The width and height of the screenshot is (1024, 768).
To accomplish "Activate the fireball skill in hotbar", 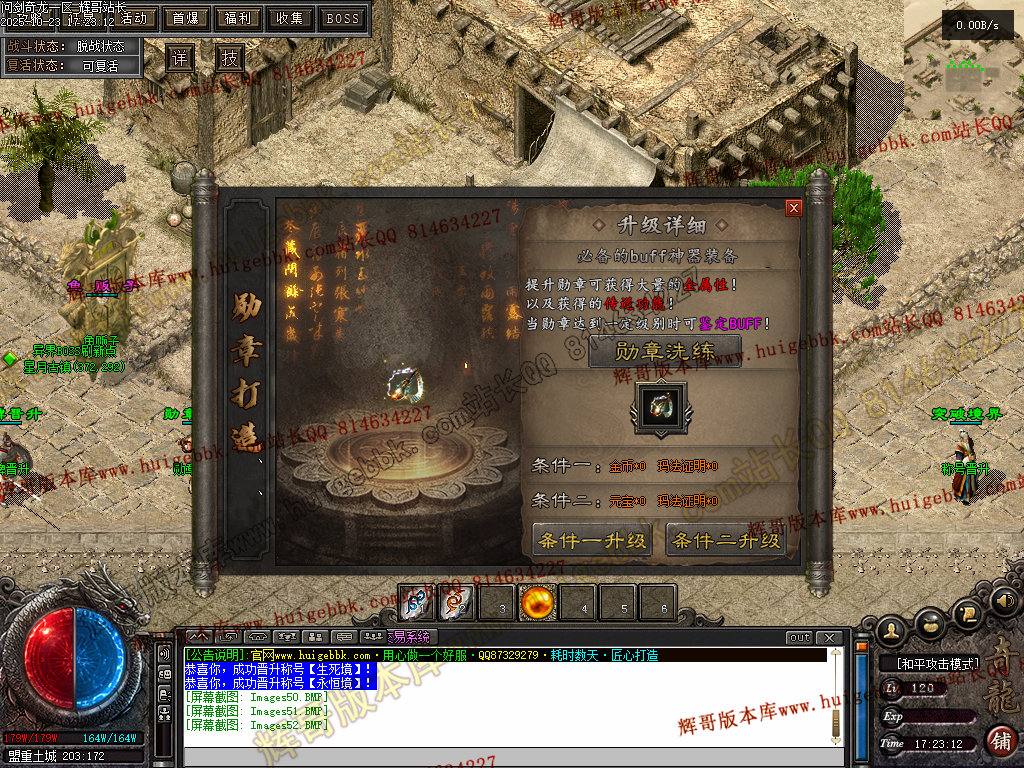I will tap(538, 603).
